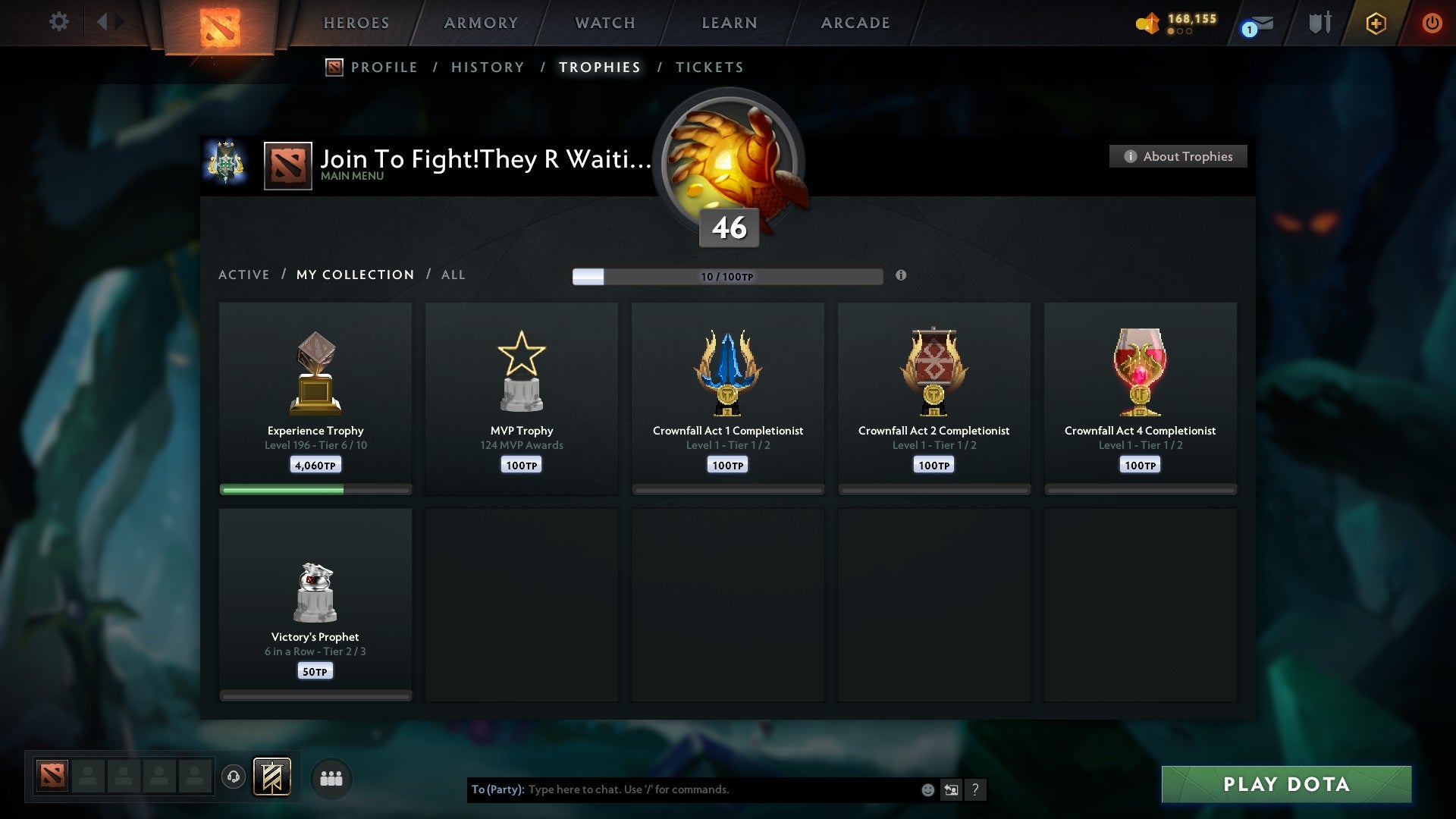Open the armory shield icon

(x=1319, y=23)
